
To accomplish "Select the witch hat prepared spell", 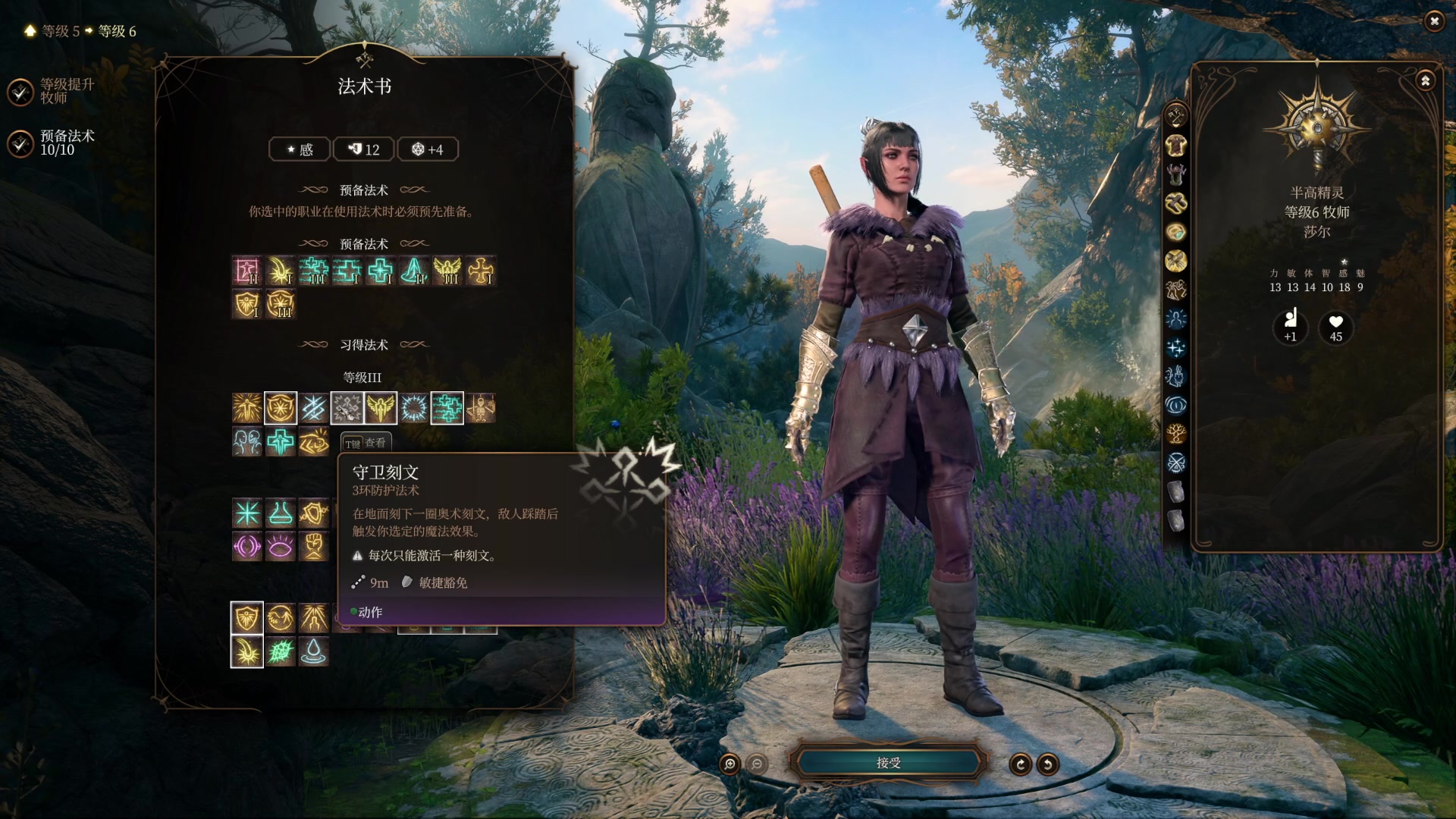I will coord(414,271).
